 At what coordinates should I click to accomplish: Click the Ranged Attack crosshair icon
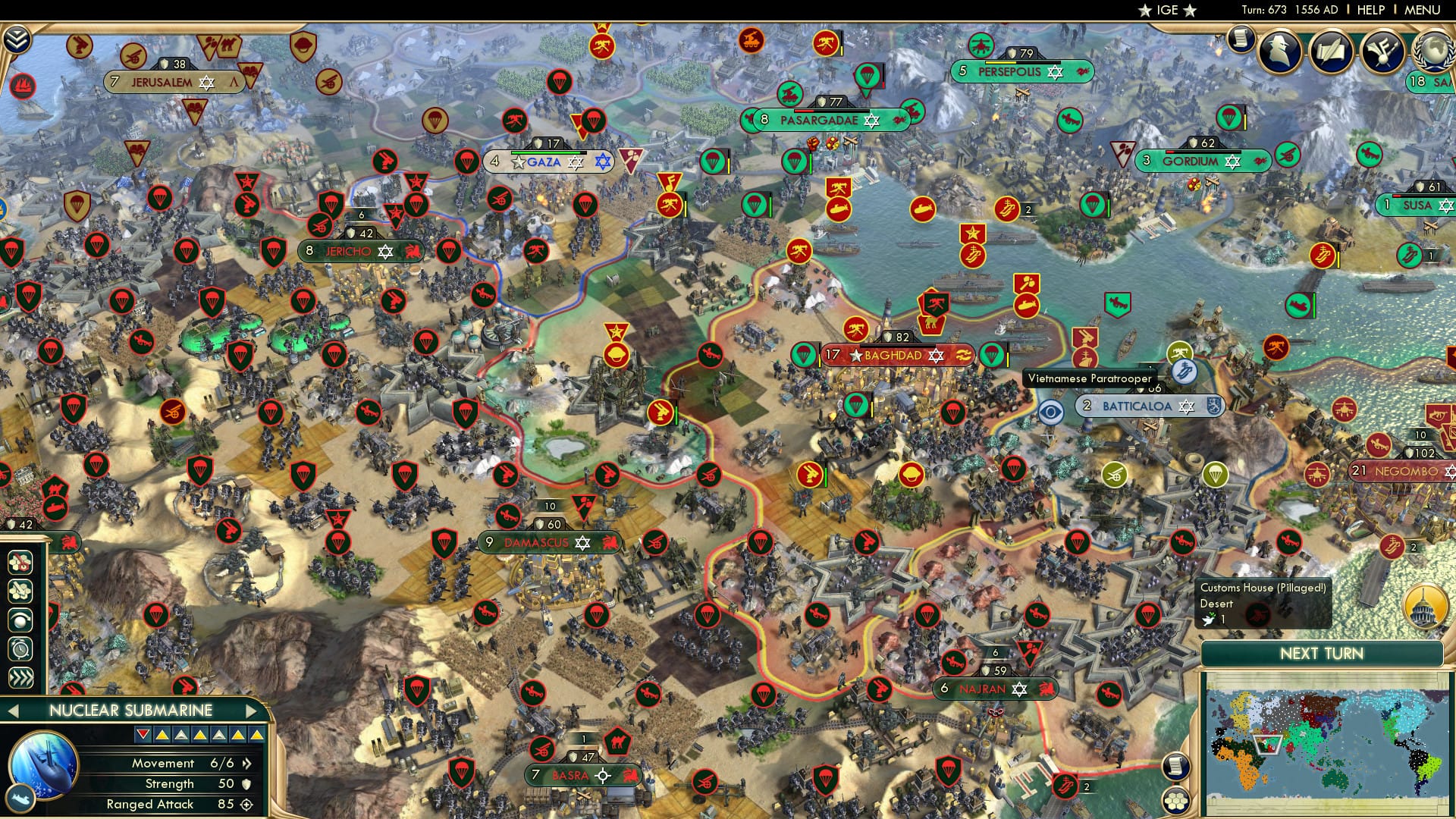[x=247, y=805]
